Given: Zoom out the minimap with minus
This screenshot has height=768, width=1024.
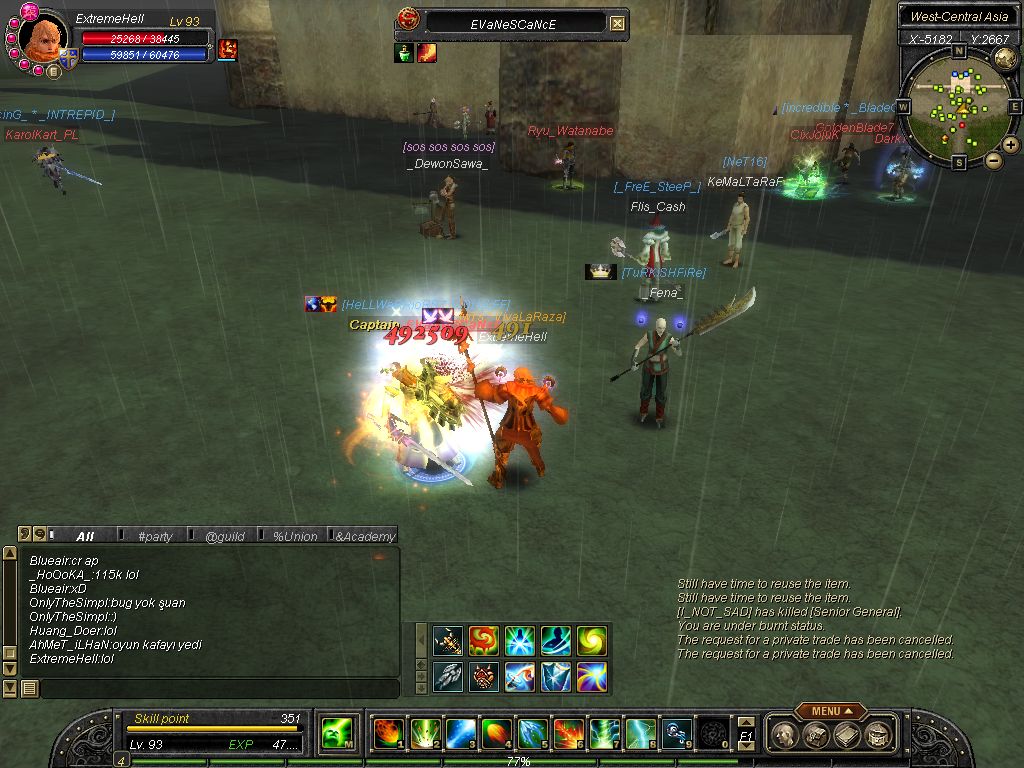Looking at the screenshot, I should point(993,160).
